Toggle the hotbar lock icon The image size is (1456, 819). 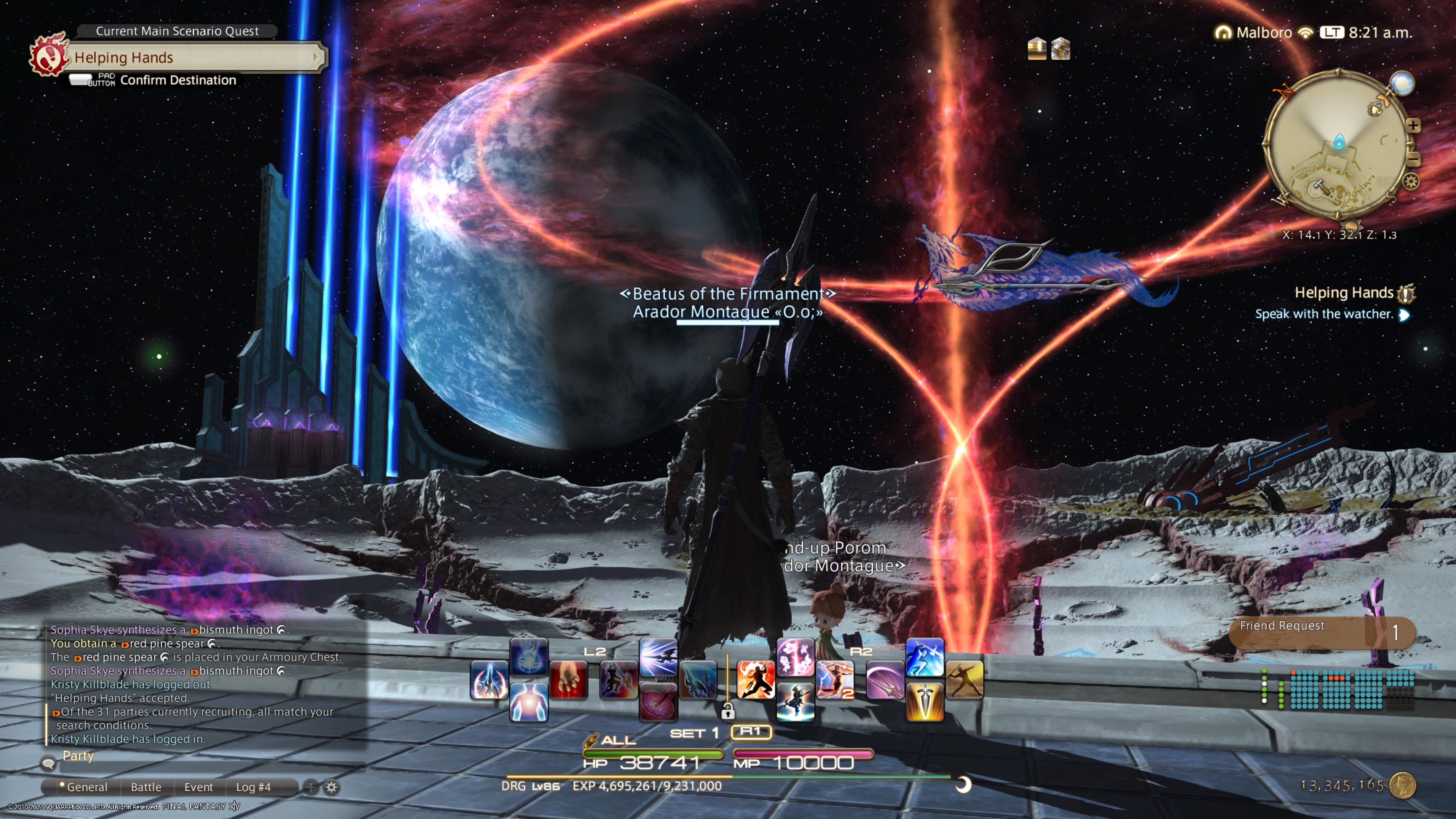click(728, 711)
